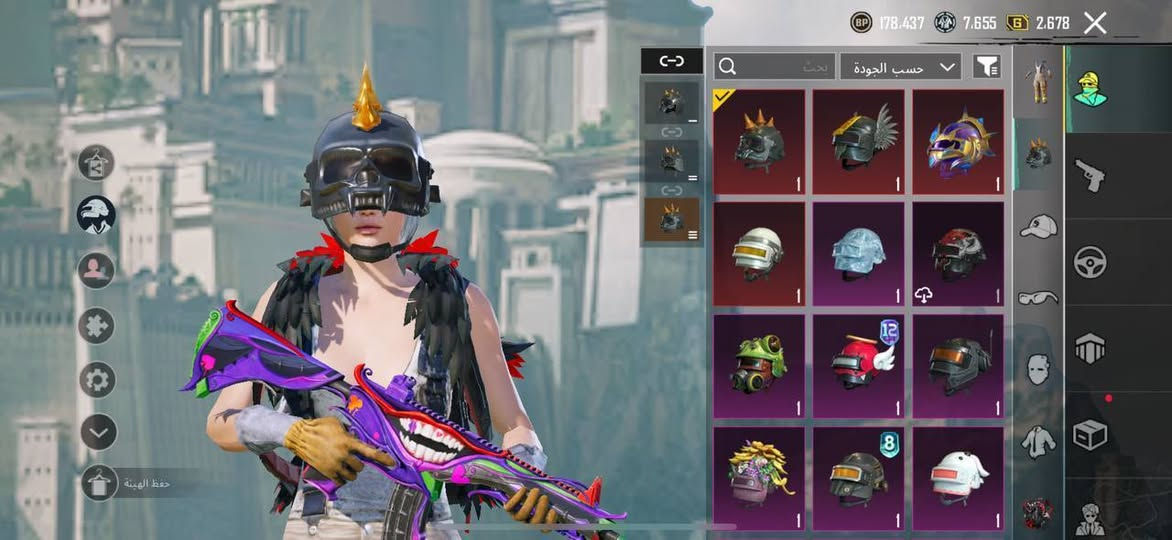
Task: Choose the red helmet with wing badge
Action: 858,365
